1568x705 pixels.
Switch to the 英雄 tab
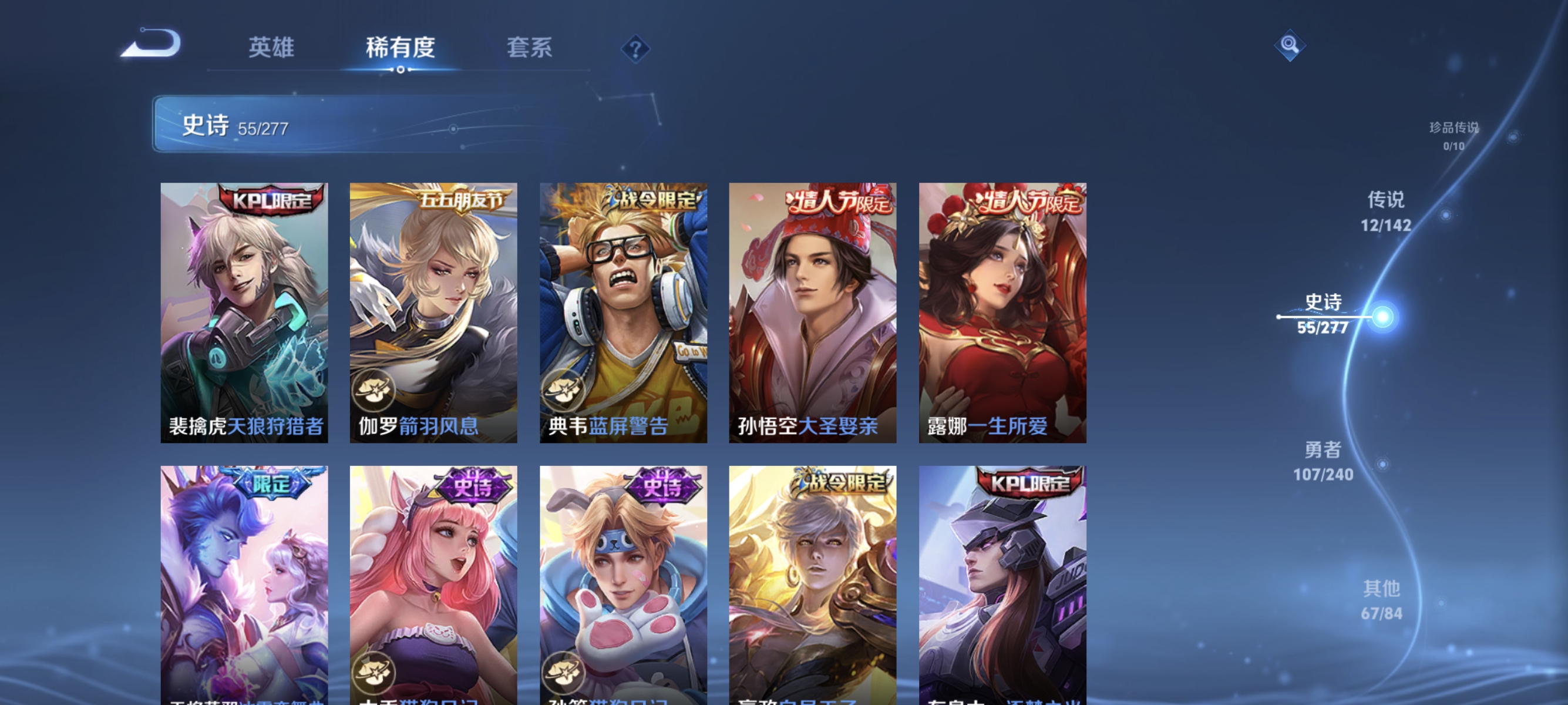point(271,48)
